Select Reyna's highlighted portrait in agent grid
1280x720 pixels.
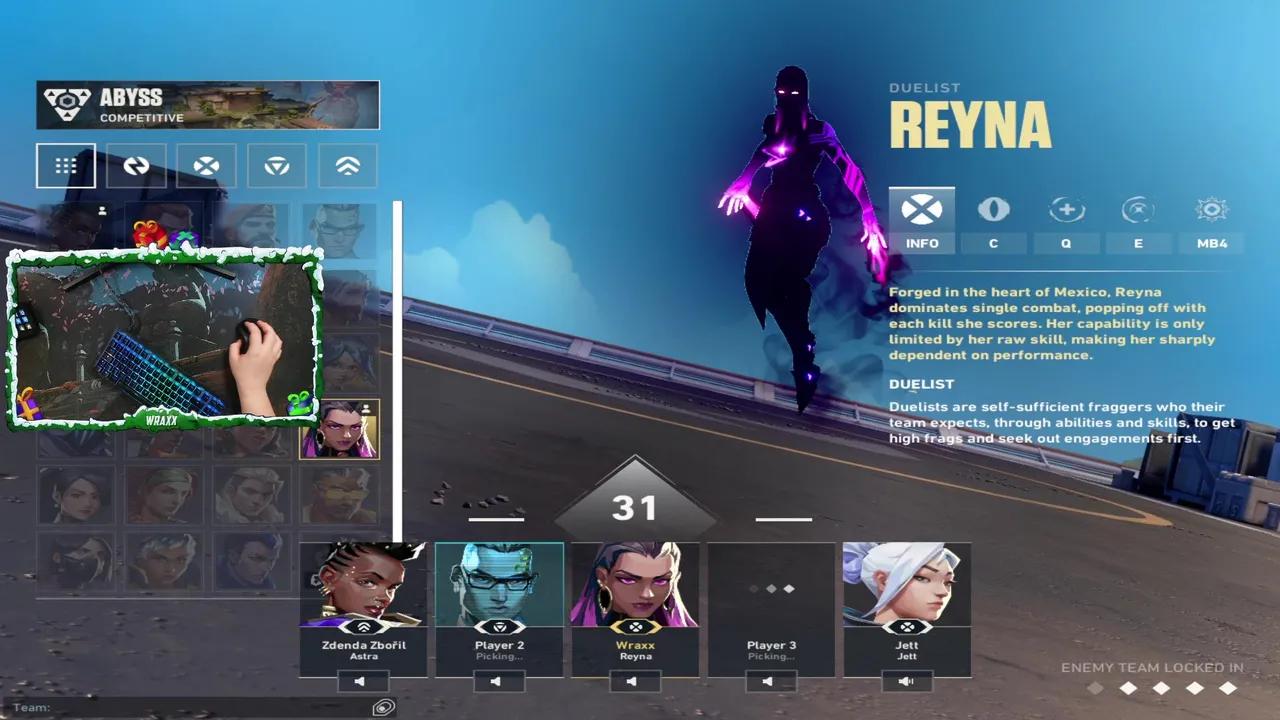[344, 430]
